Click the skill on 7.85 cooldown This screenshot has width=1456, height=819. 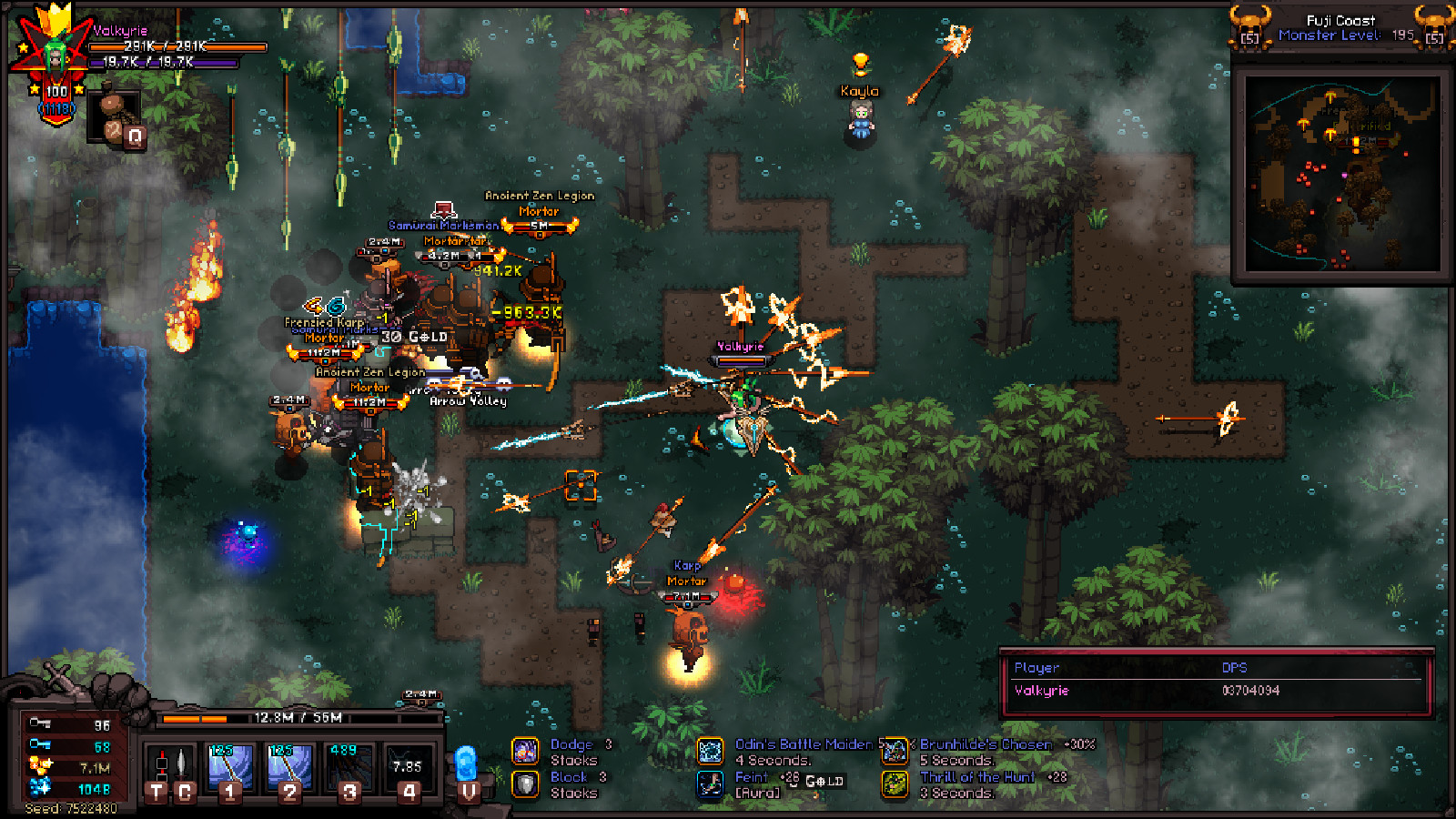coord(409,770)
